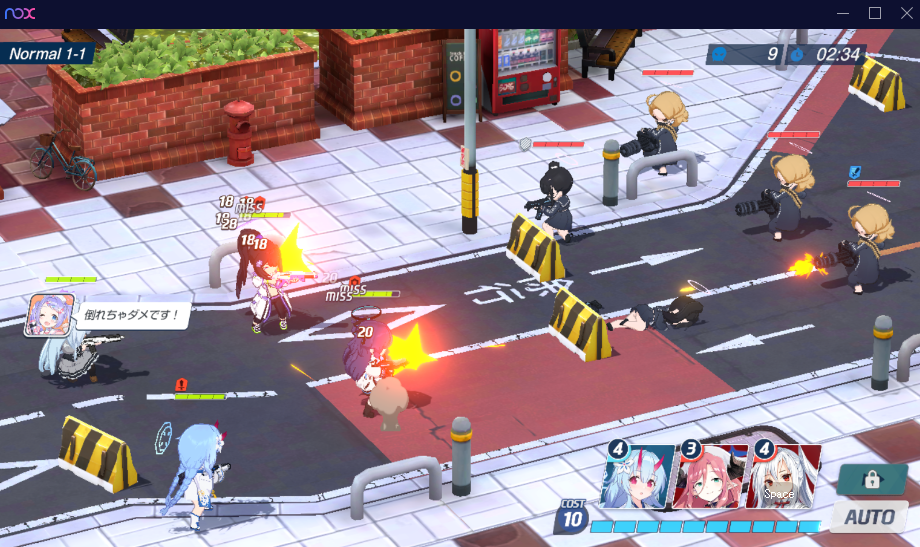Screen dimensions: 920x547
Task: Click the locked battle speed button
Action: point(872,479)
